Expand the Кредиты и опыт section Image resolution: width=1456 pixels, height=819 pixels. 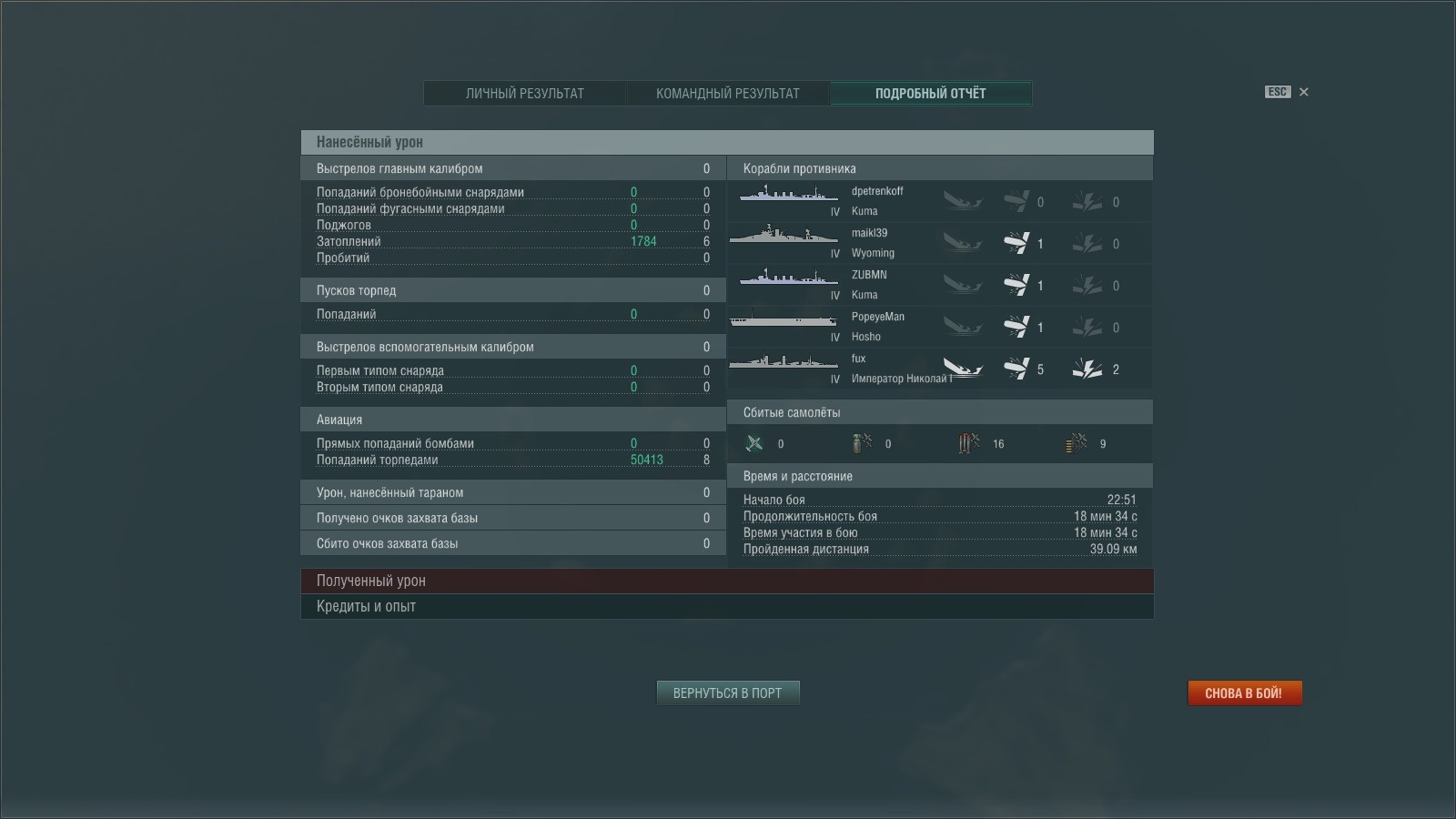click(x=726, y=606)
